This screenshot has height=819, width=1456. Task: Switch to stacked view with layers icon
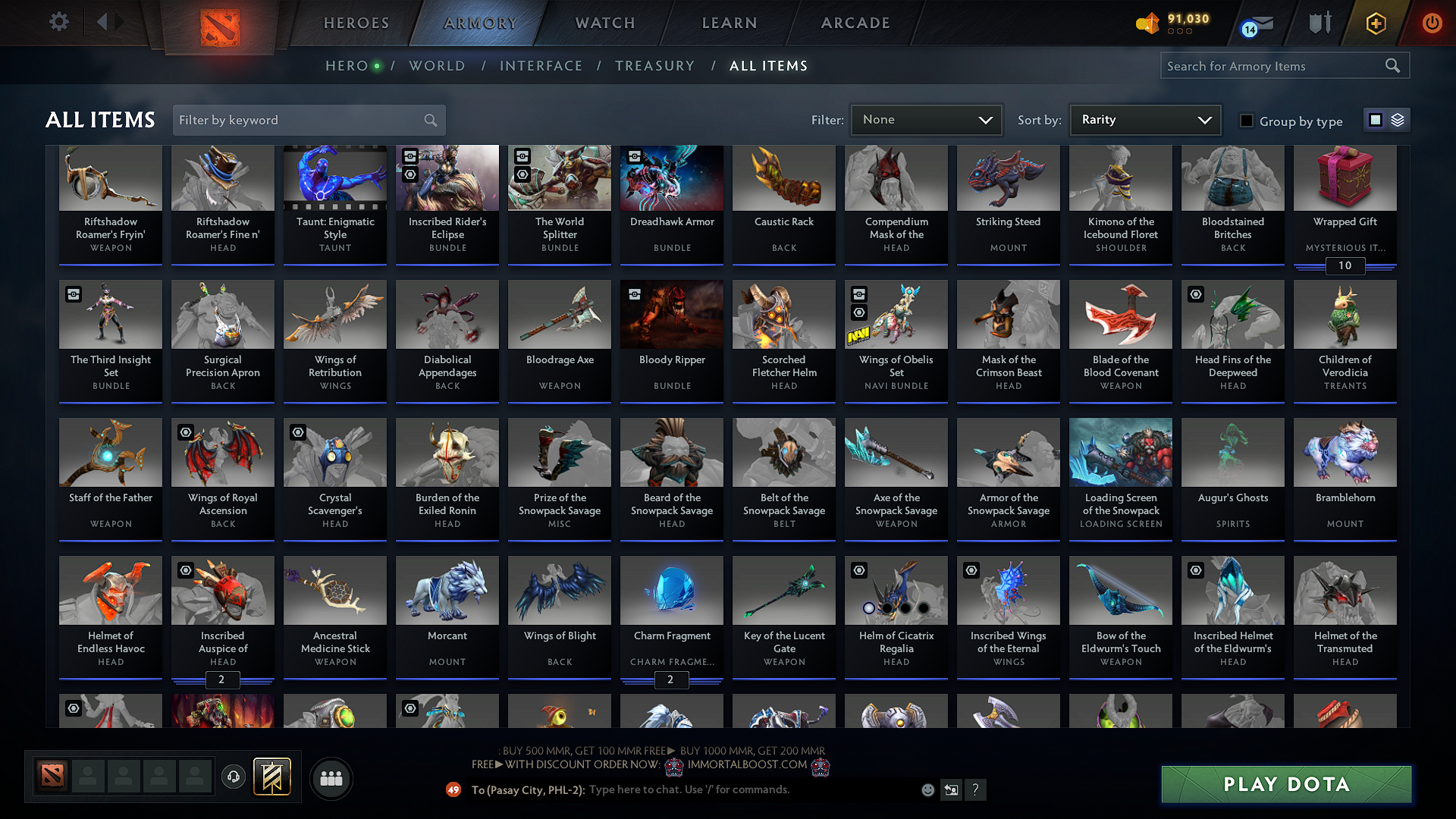(1396, 119)
